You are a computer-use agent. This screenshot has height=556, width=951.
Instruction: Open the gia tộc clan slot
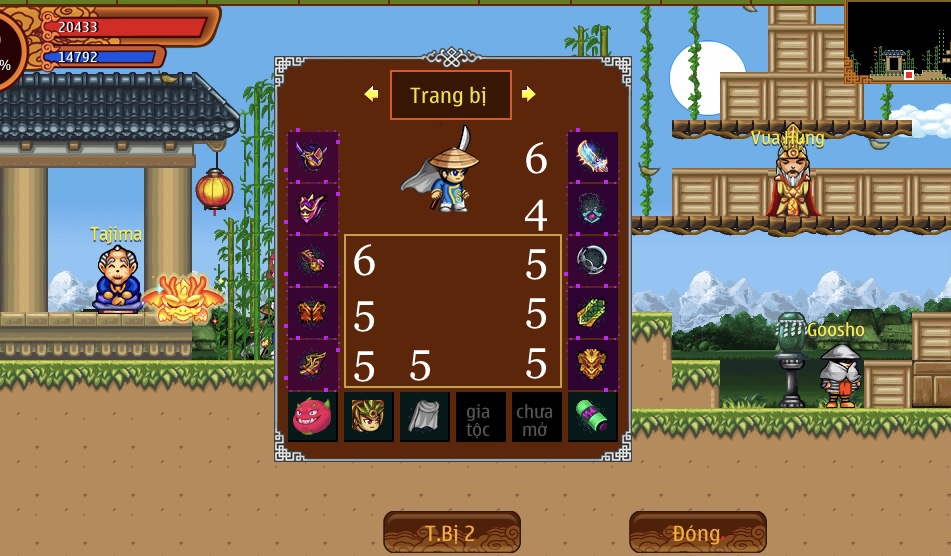click(481, 417)
